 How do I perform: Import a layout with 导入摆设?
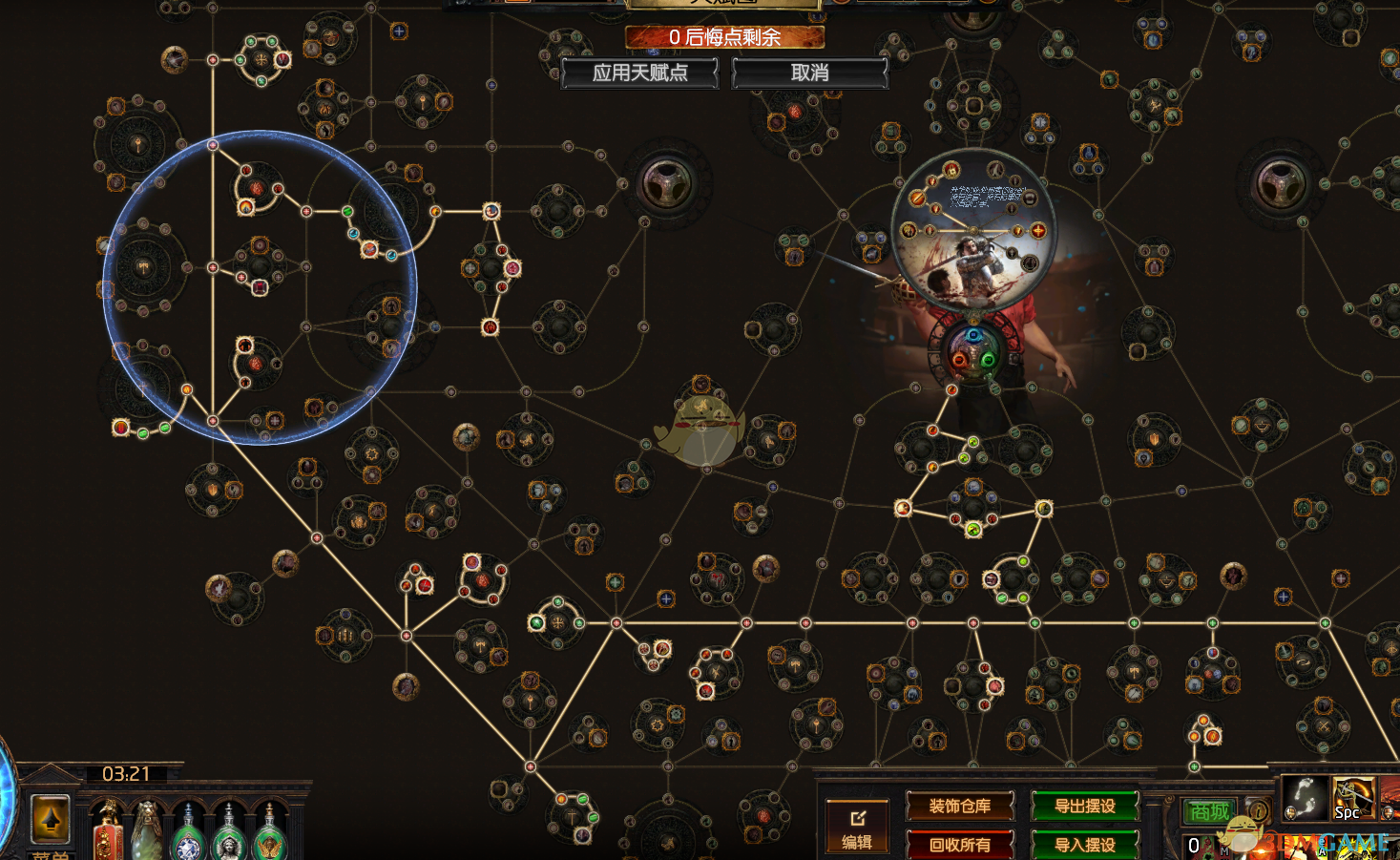(1085, 845)
